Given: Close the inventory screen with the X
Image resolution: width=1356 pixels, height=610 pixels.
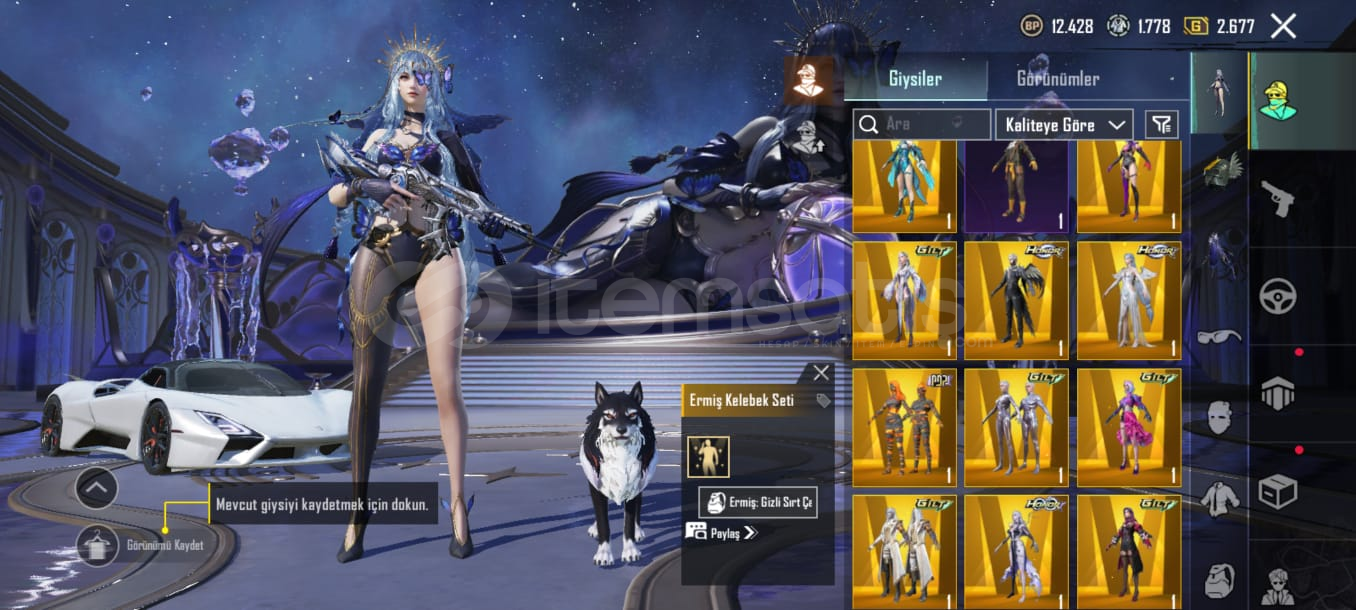Looking at the screenshot, I should (1283, 26).
